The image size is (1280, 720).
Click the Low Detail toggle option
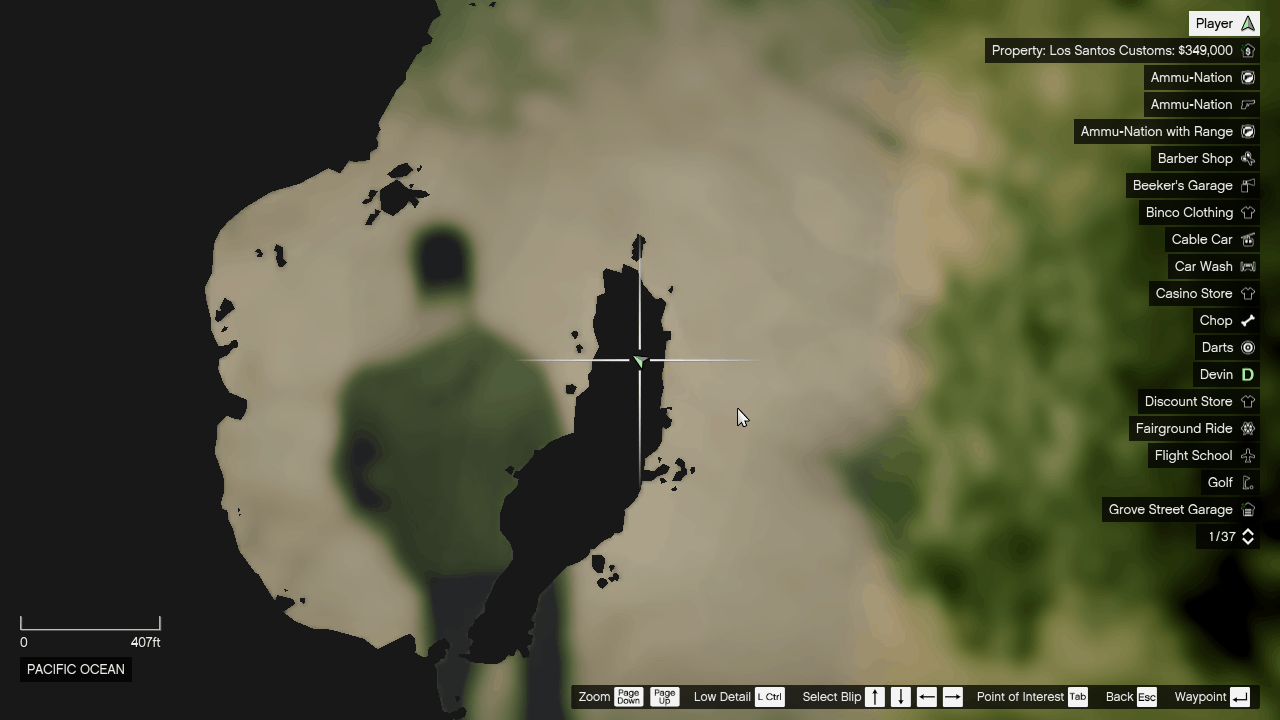[722, 696]
